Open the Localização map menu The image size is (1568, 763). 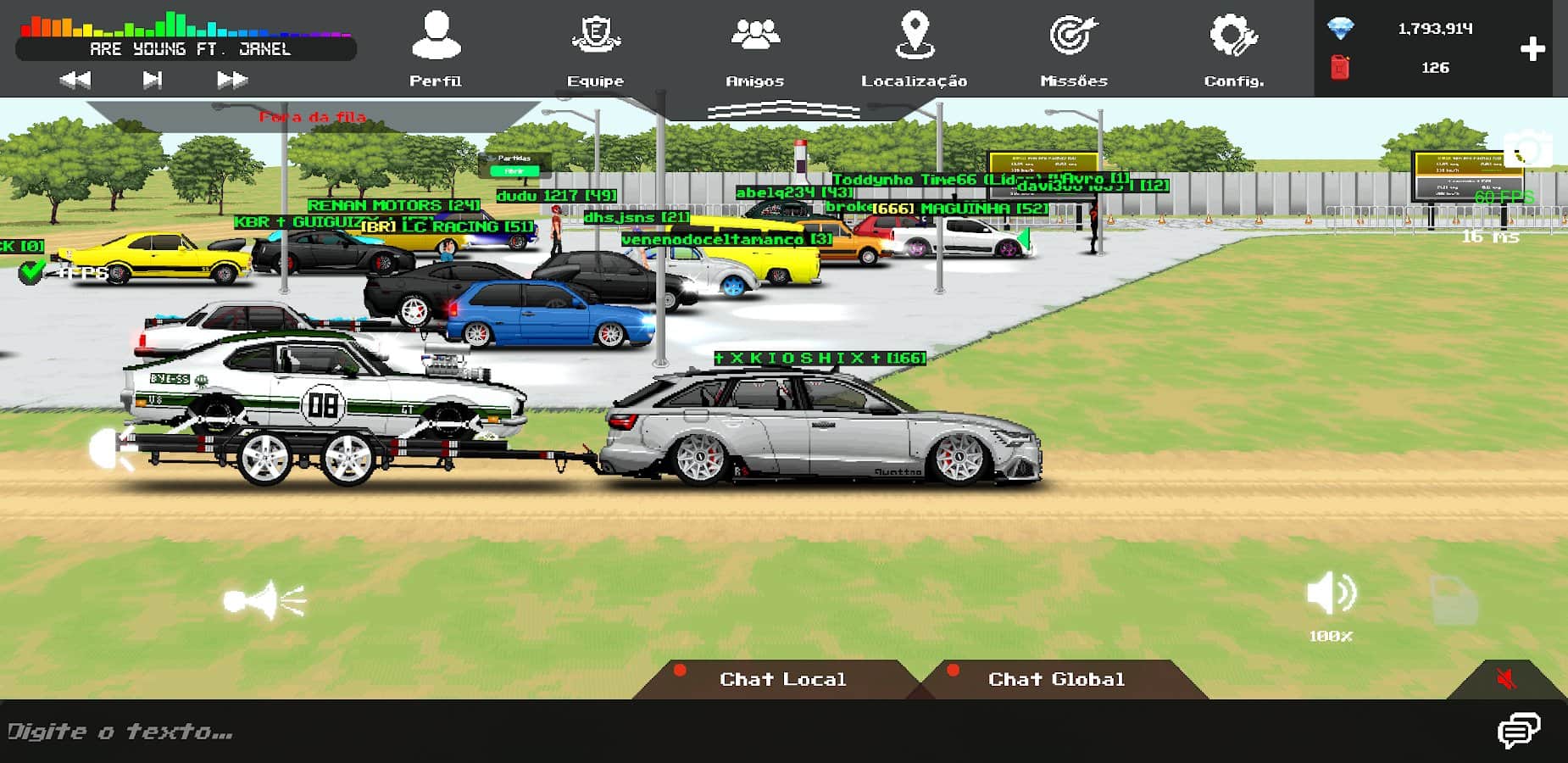click(914, 47)
